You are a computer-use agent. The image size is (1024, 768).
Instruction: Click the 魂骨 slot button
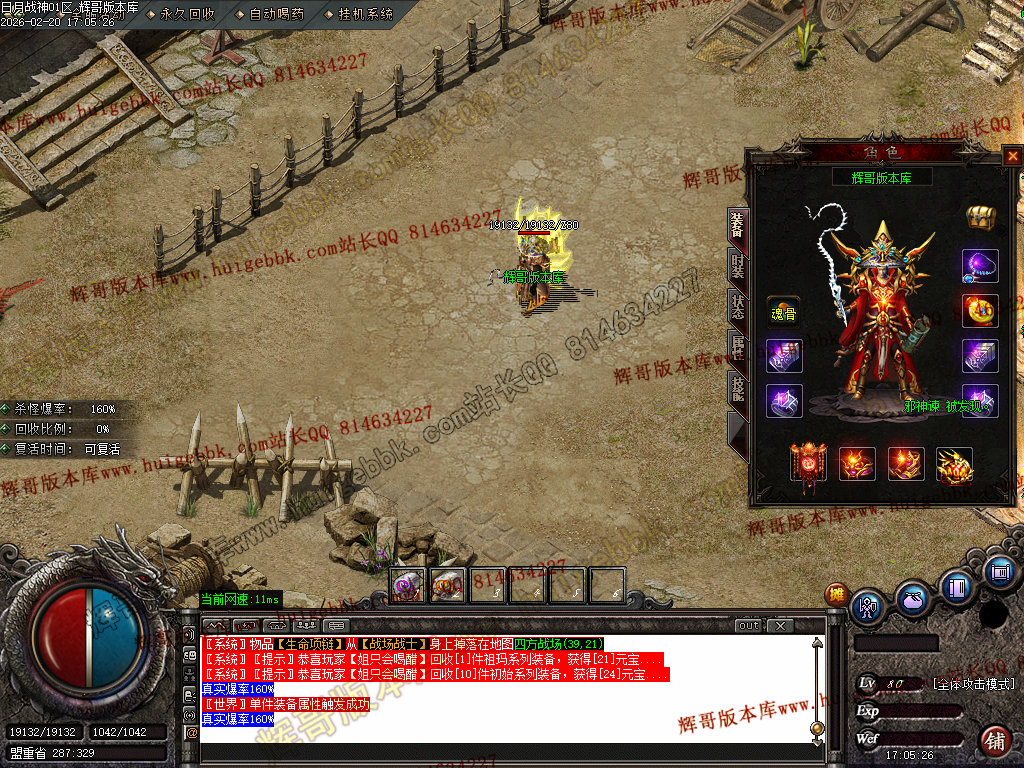pyautogui.click(x=783, y=313)
